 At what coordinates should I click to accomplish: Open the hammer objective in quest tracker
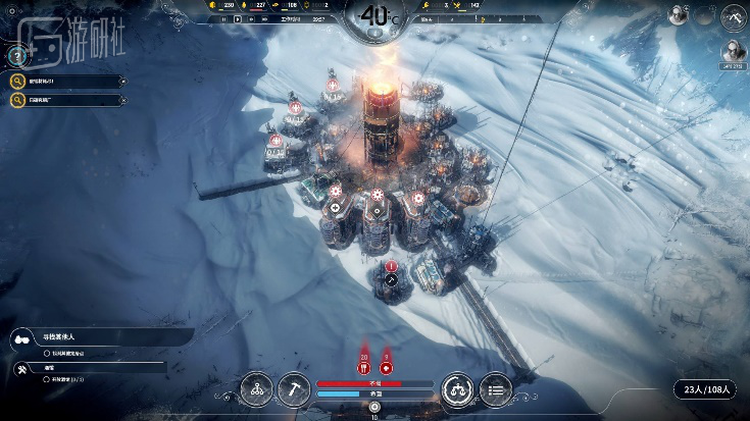coord(20,368)
